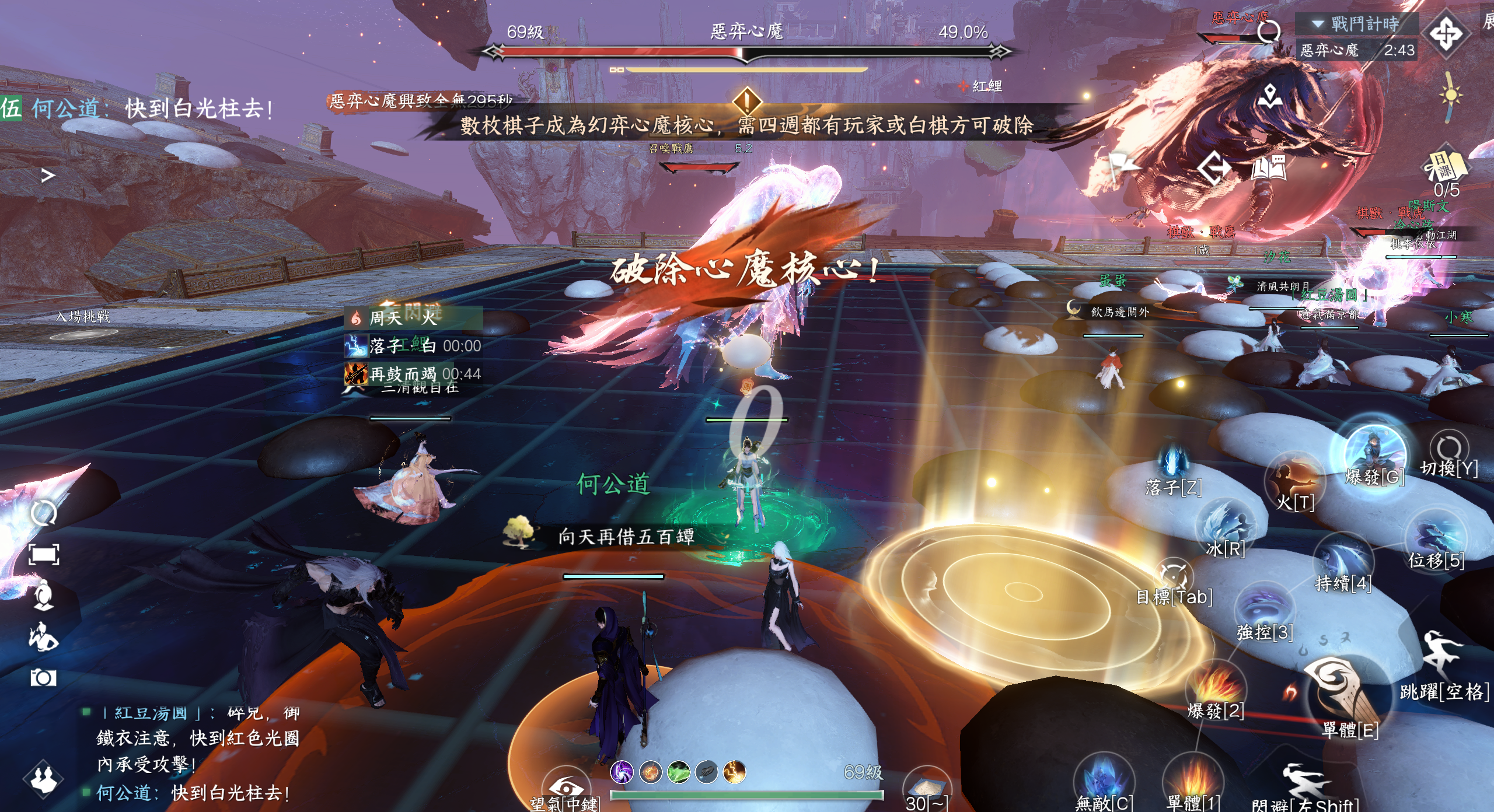Click the exit dungeon arrow icon
The height and width of the screenshot is (812, 1494).
click(1214, 168)
